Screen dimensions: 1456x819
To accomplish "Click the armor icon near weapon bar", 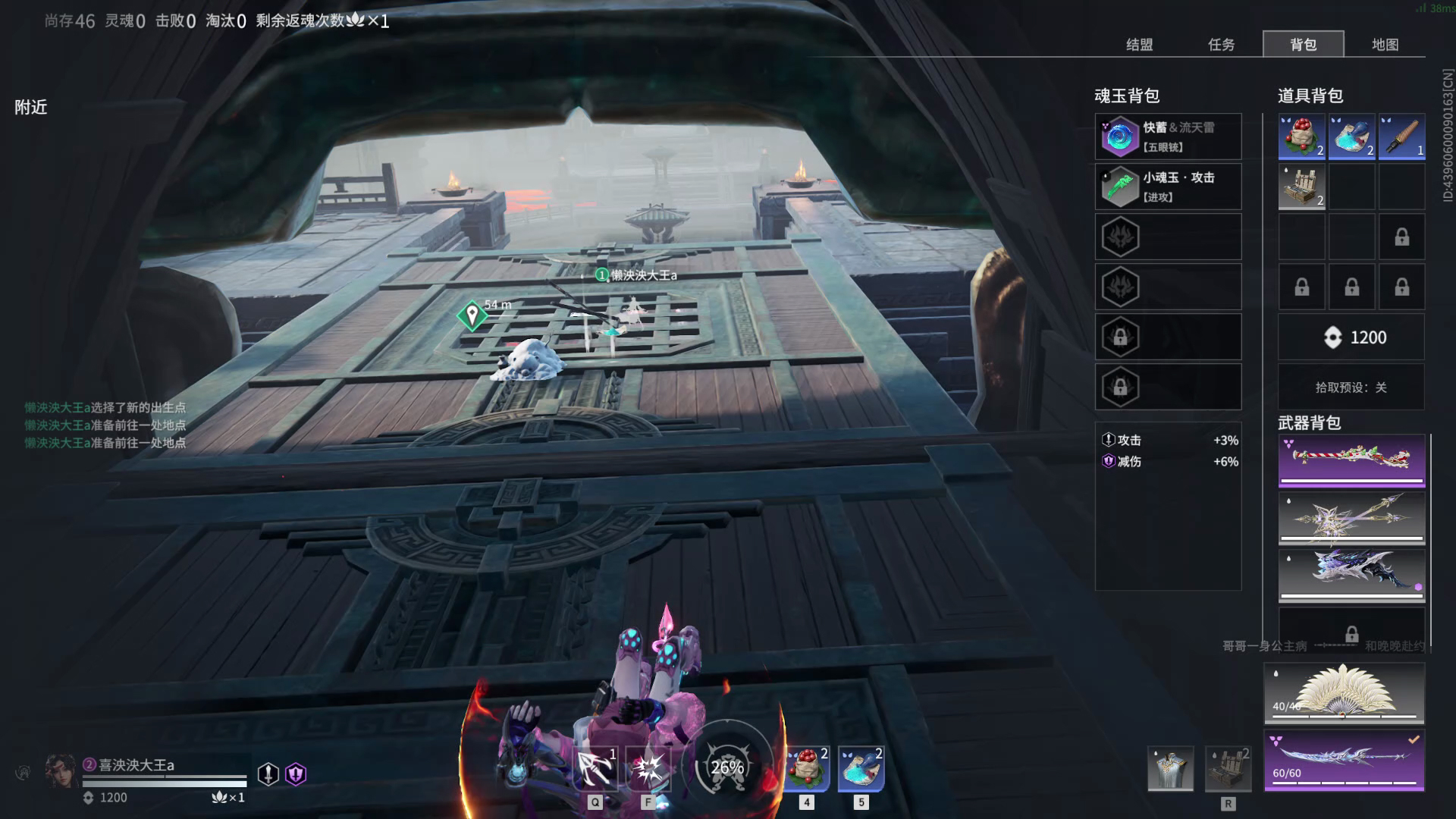I will coord(1170,768).
